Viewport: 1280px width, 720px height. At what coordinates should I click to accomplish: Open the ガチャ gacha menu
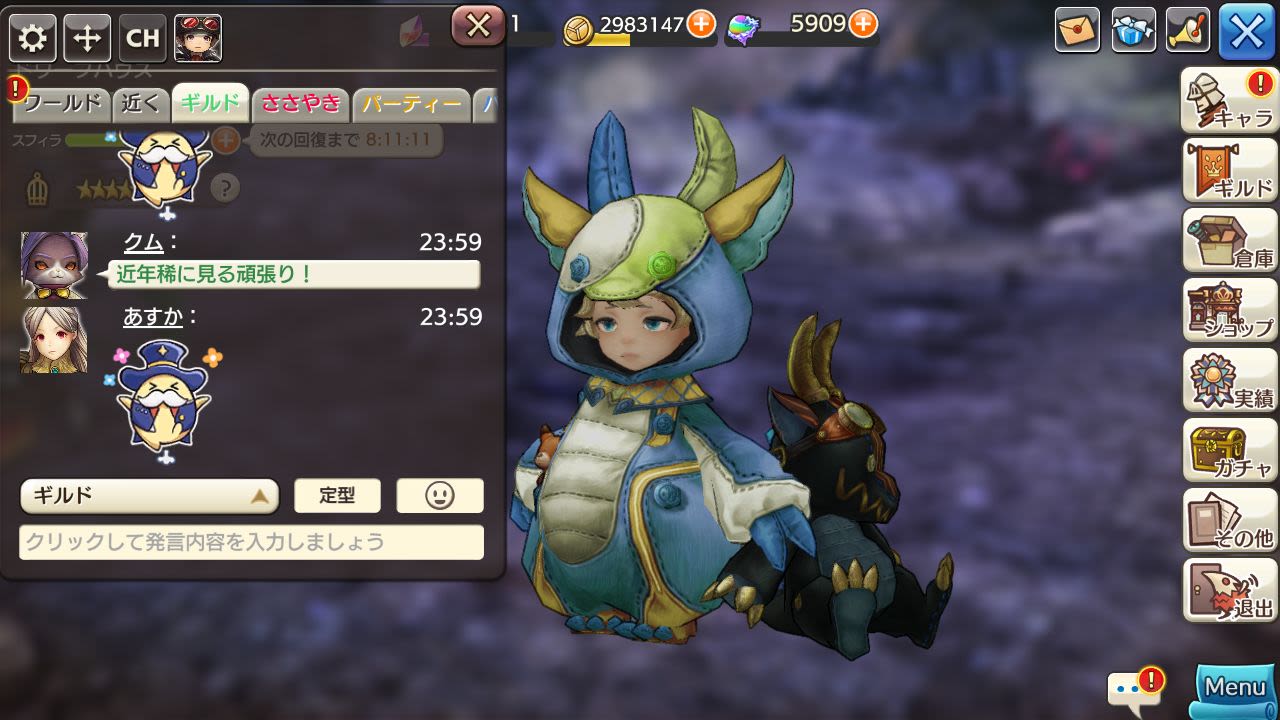tap(1229, 451)
